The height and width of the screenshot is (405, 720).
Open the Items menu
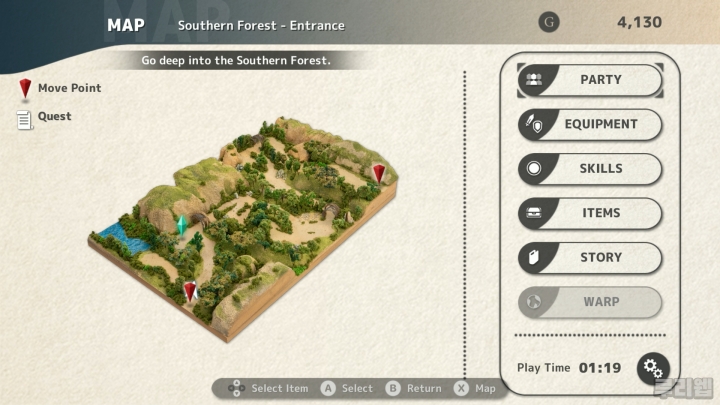[590, 213]
